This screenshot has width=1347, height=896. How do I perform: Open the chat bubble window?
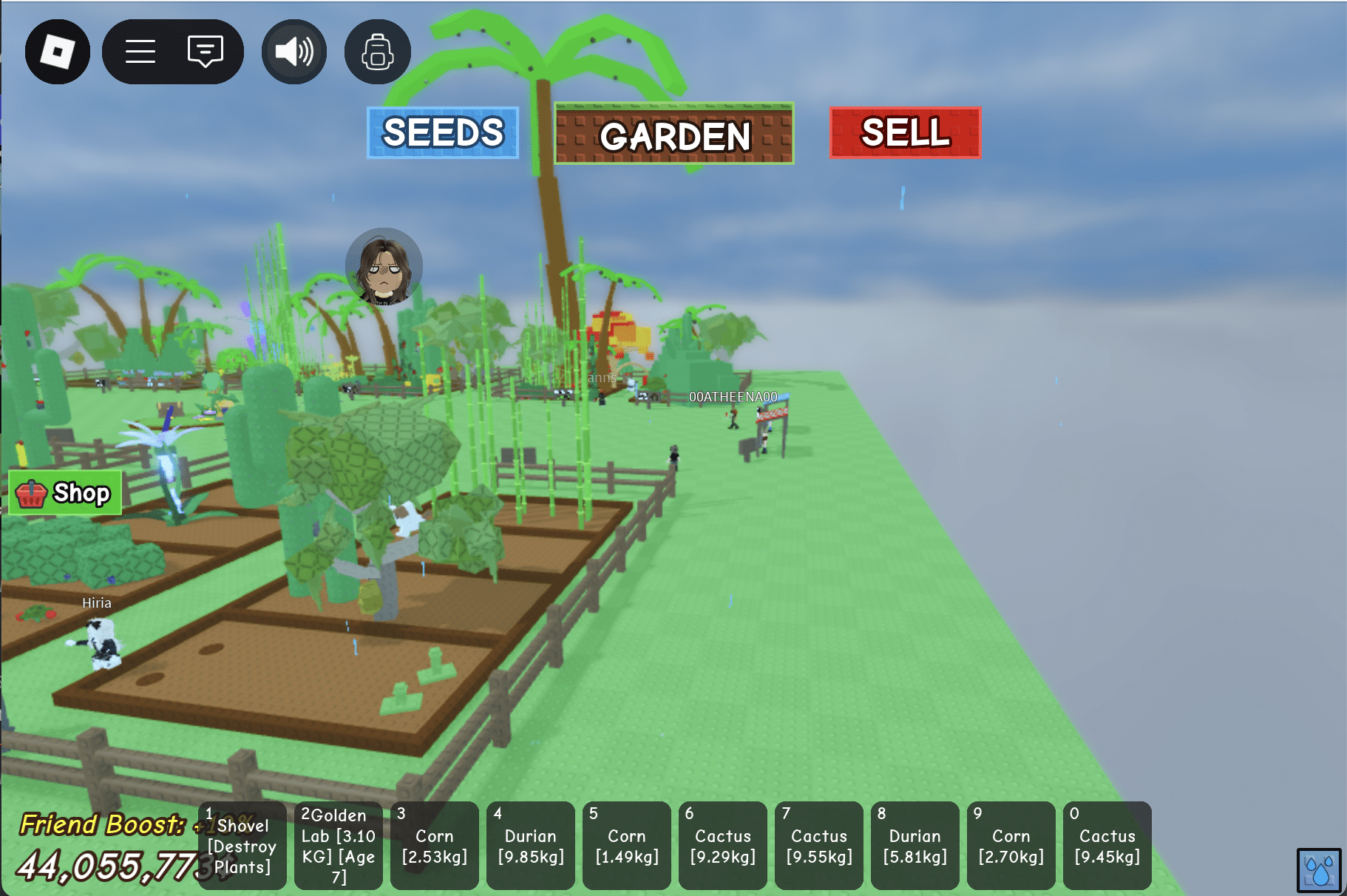[205, 51]
